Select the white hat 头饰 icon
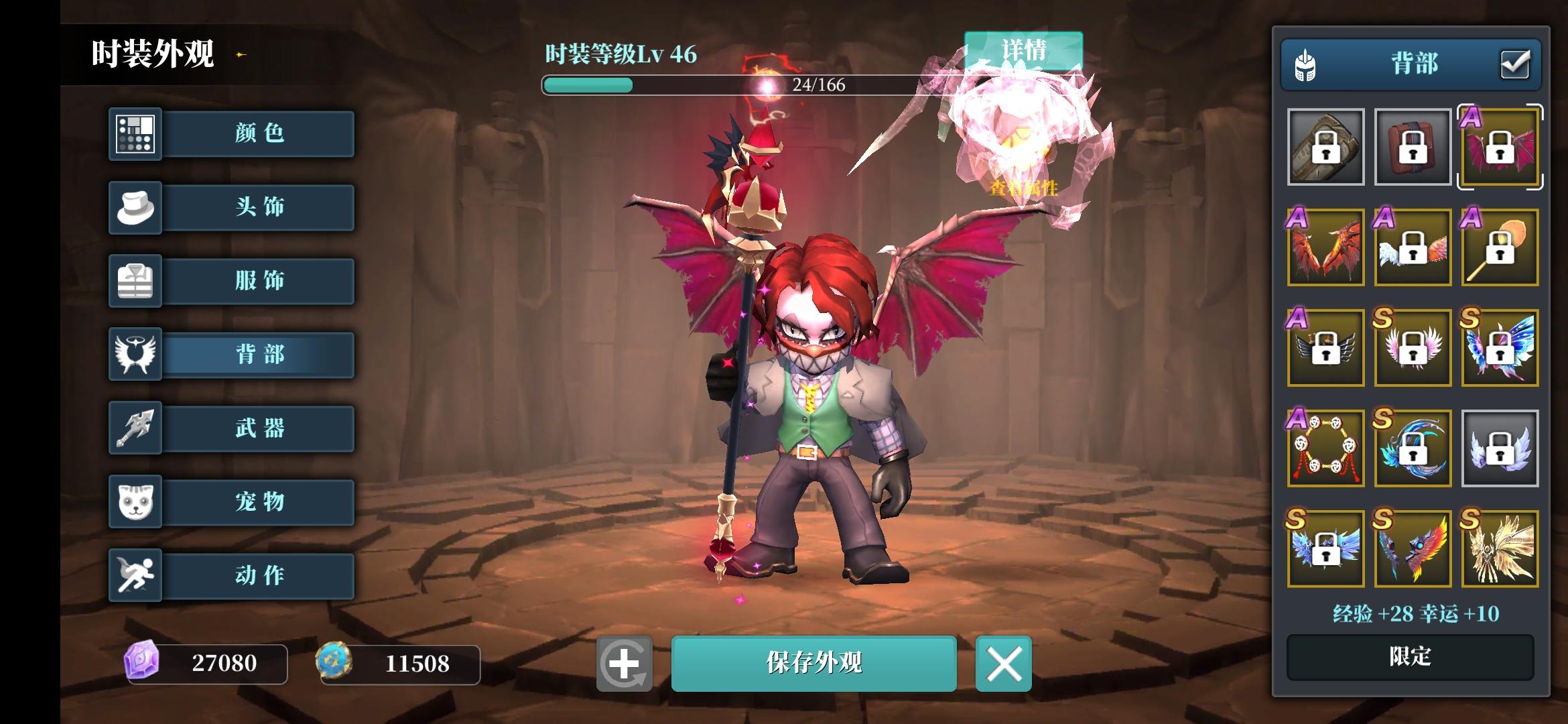 [136, 207]
